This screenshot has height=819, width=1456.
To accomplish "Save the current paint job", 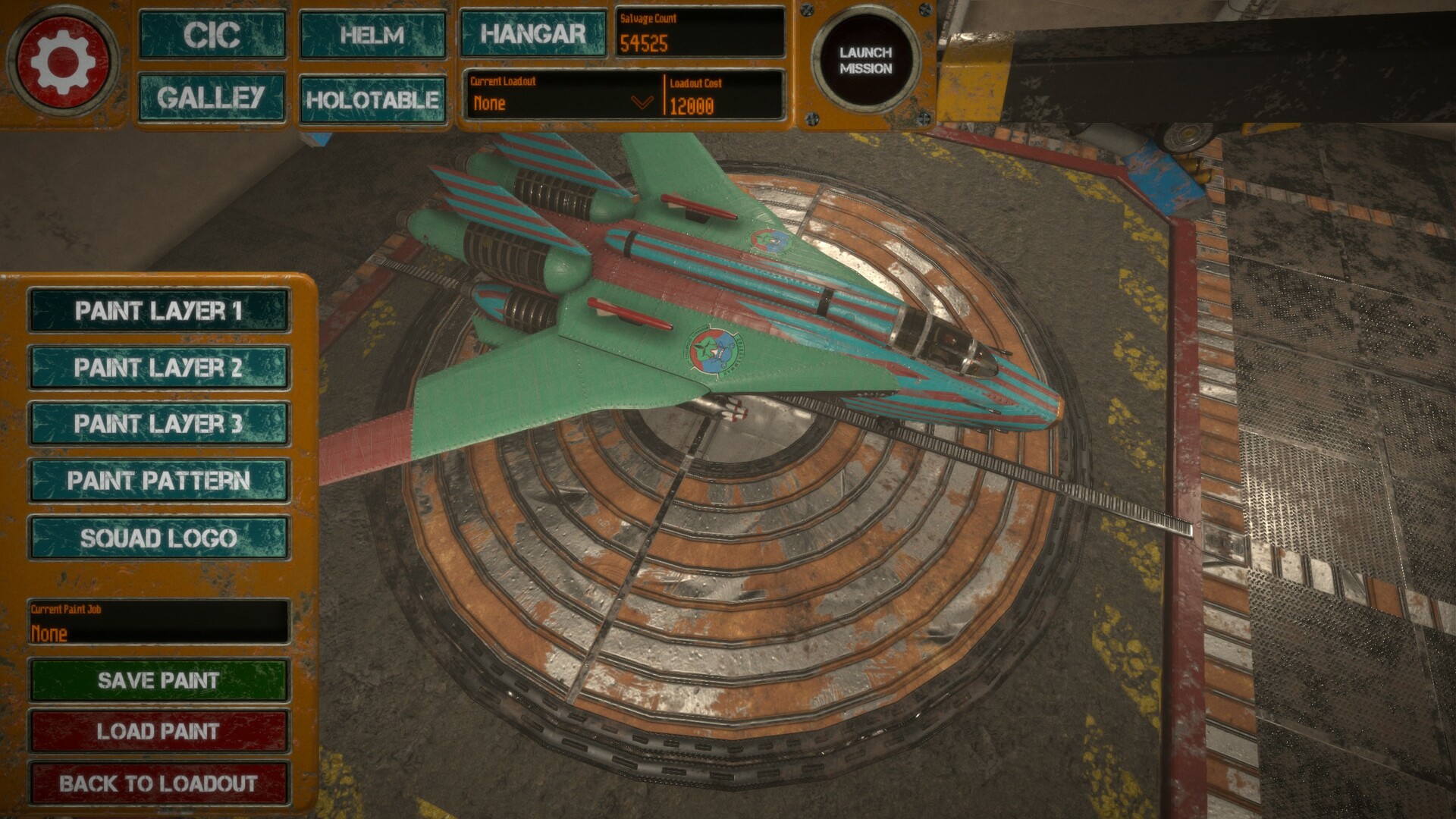I will [158, 680].
